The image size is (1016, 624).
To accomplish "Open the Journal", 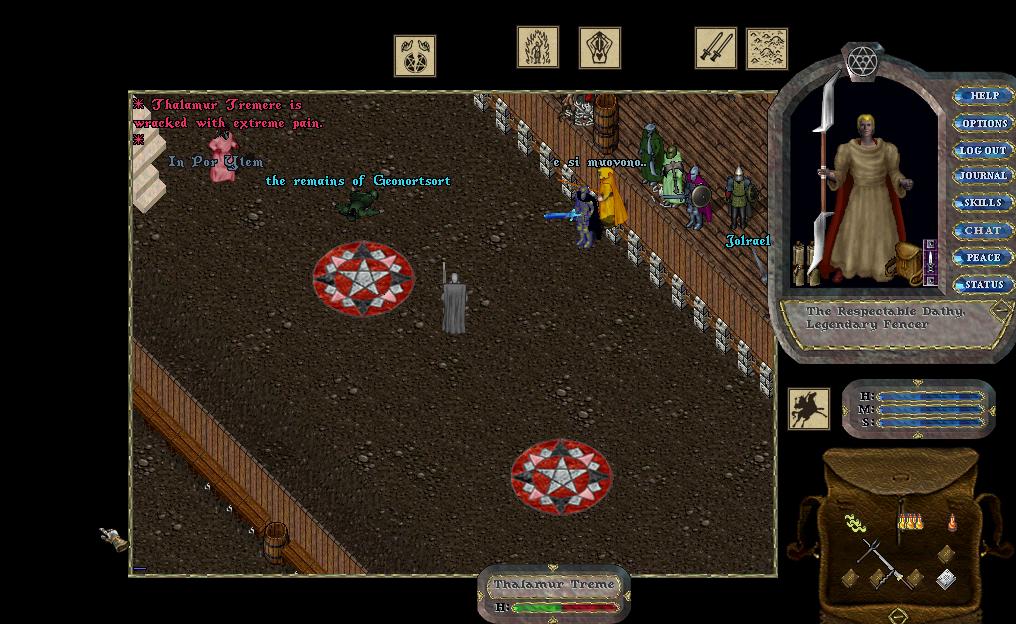I will pyautogui.click(x=983, y=176).
